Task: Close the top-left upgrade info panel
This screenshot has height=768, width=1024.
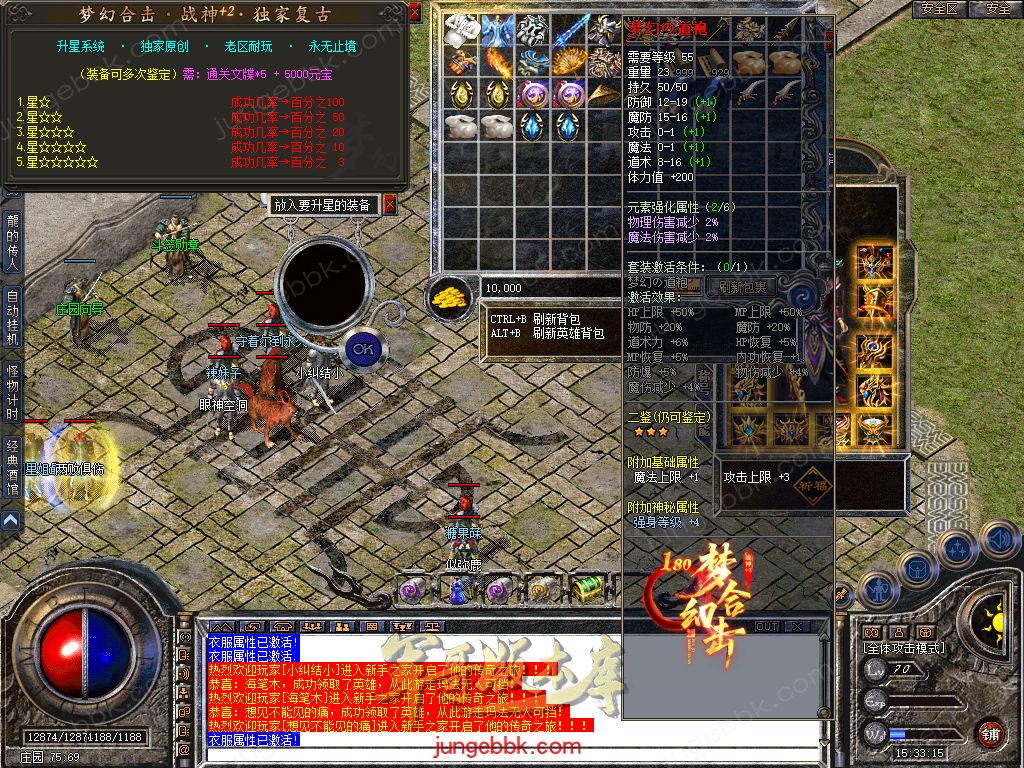Action: [x=415, y=12]
